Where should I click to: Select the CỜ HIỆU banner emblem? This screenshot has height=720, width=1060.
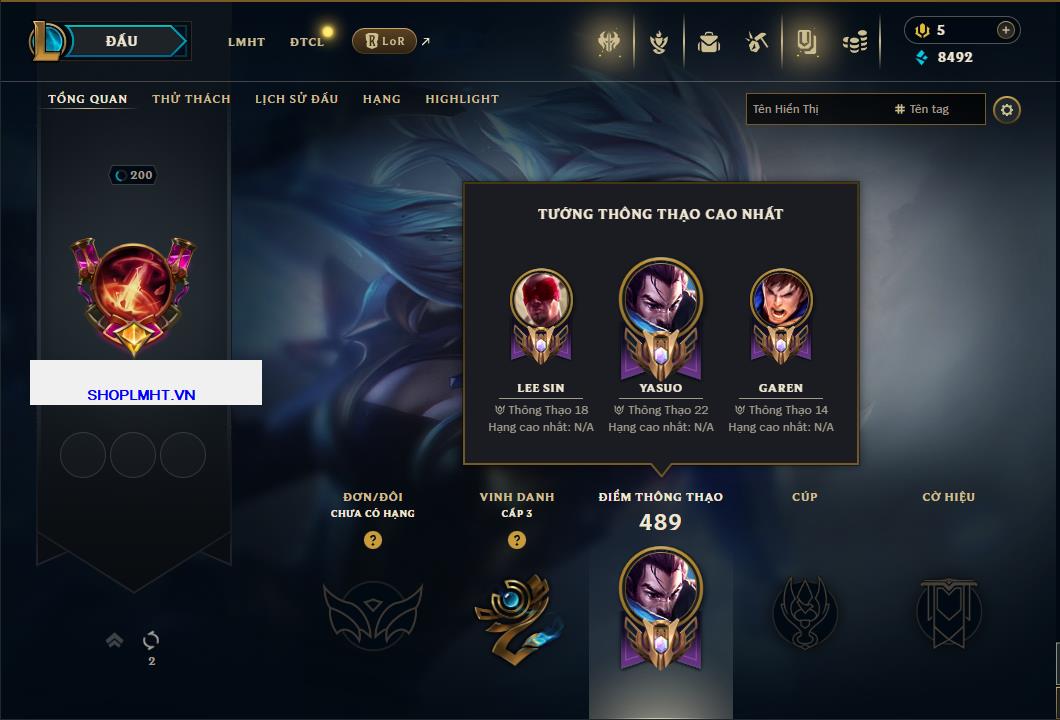pyautogui.click(x=948, y=612)
